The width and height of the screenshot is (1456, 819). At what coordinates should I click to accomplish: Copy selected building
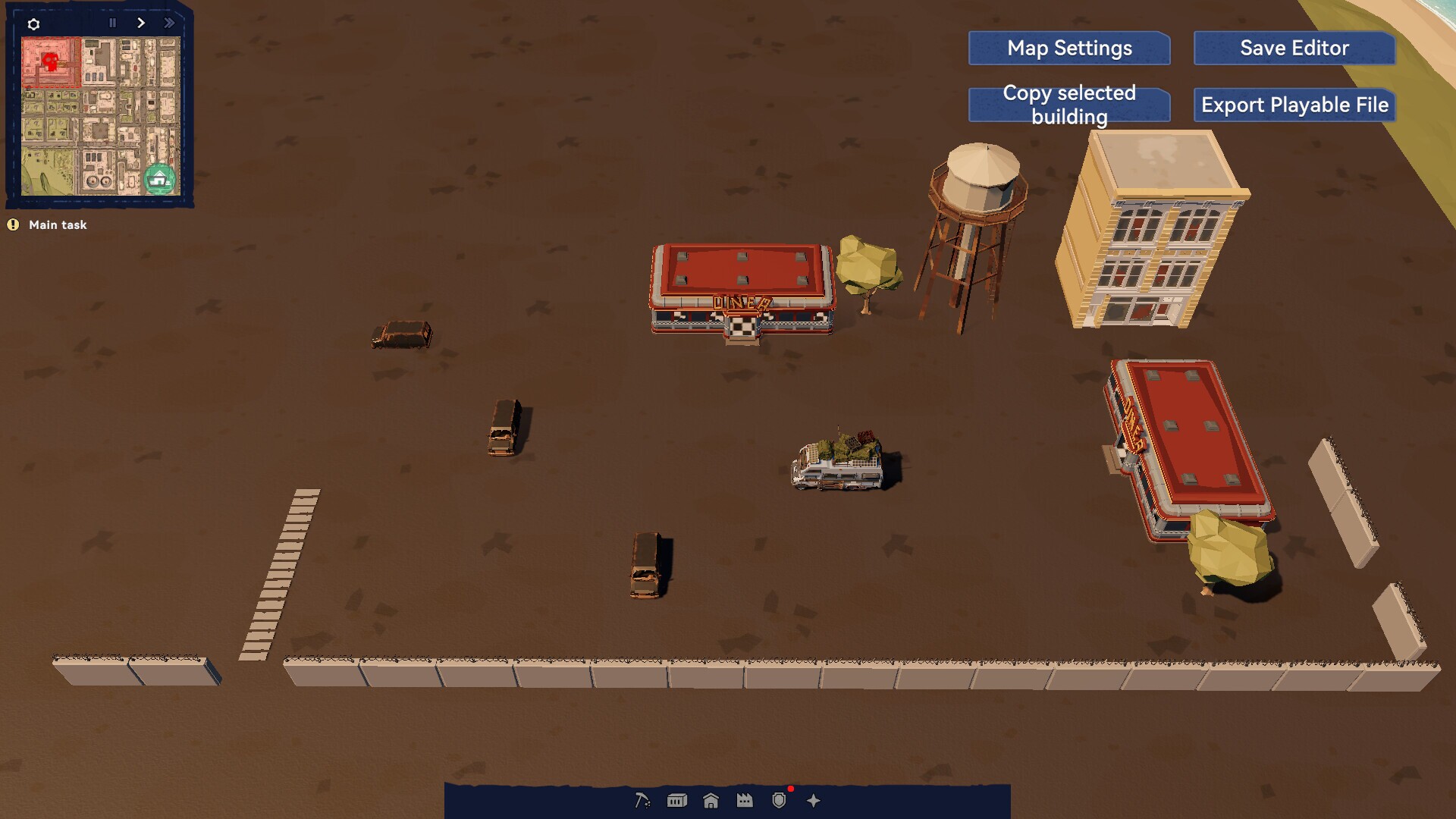pos(1069,105)
